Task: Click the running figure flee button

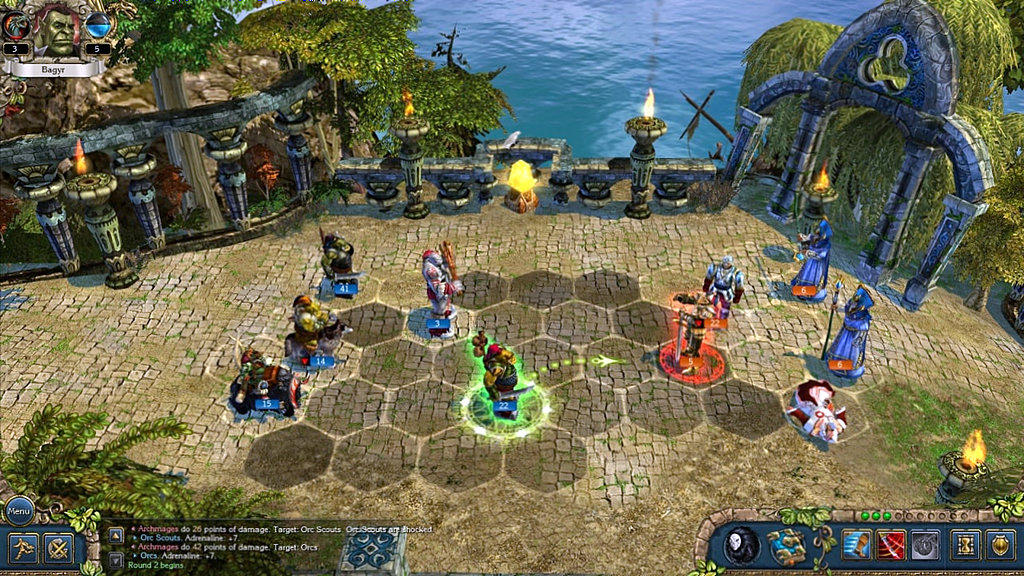Action: (x=23, y=548)
